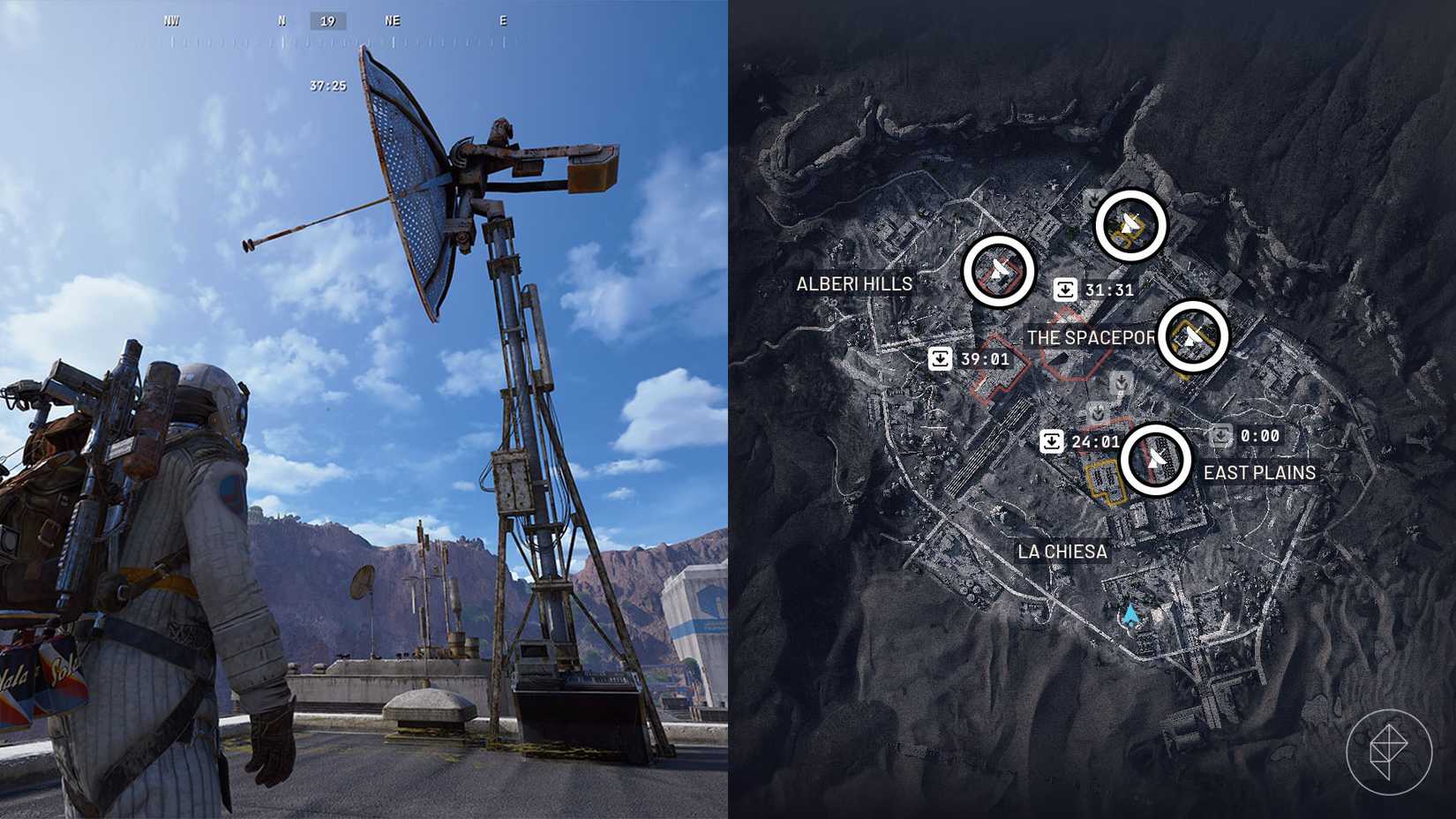The width and height of the screenshot is (1456, 819).
Task: Expand the East Plains region label
Action: pyautogui.click(x=1260, y=472)
